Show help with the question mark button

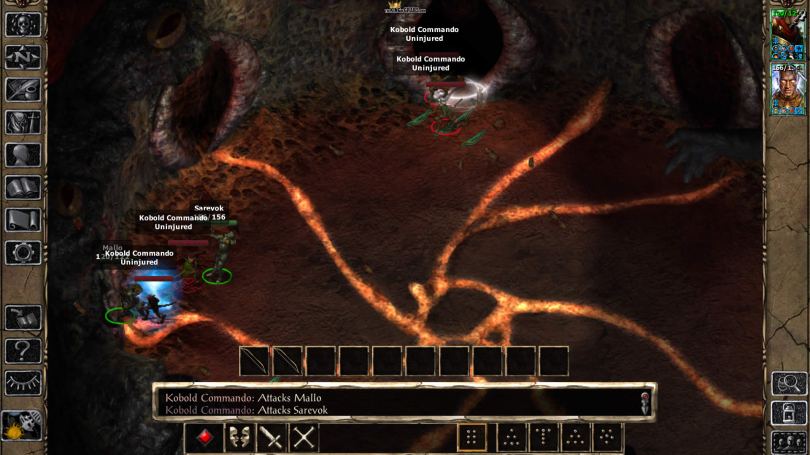pos(22,350)
